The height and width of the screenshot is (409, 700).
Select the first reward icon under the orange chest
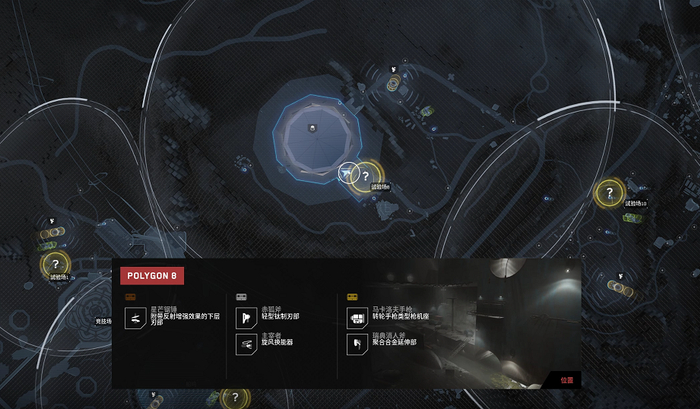[x=133, y=317]
